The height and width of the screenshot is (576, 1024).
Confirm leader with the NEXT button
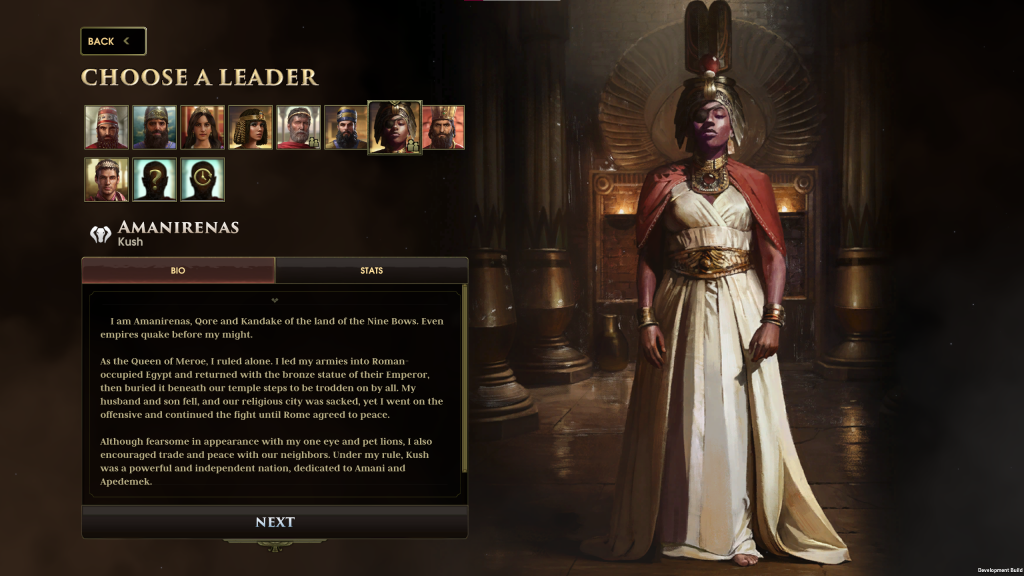pos(275,522)
